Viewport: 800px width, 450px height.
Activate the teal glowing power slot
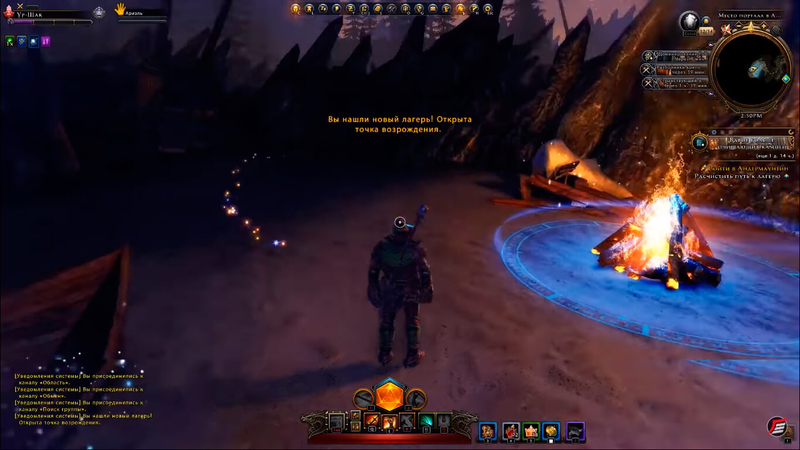pos(425,422)
